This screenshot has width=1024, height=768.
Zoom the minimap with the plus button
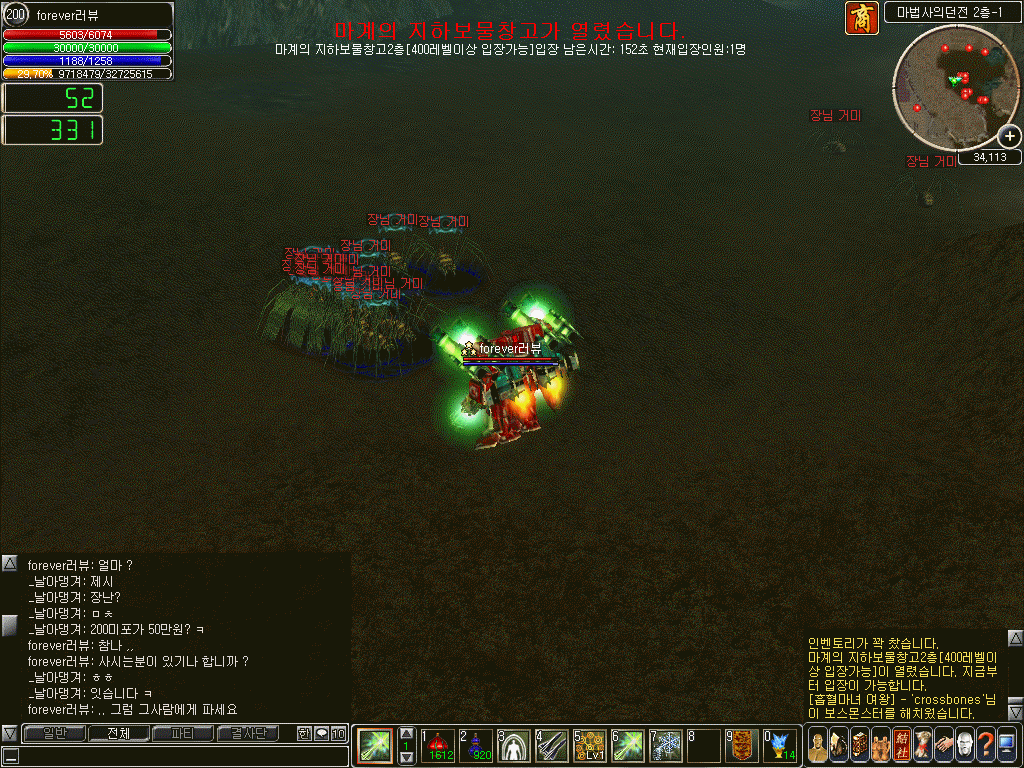(1010, 137)
